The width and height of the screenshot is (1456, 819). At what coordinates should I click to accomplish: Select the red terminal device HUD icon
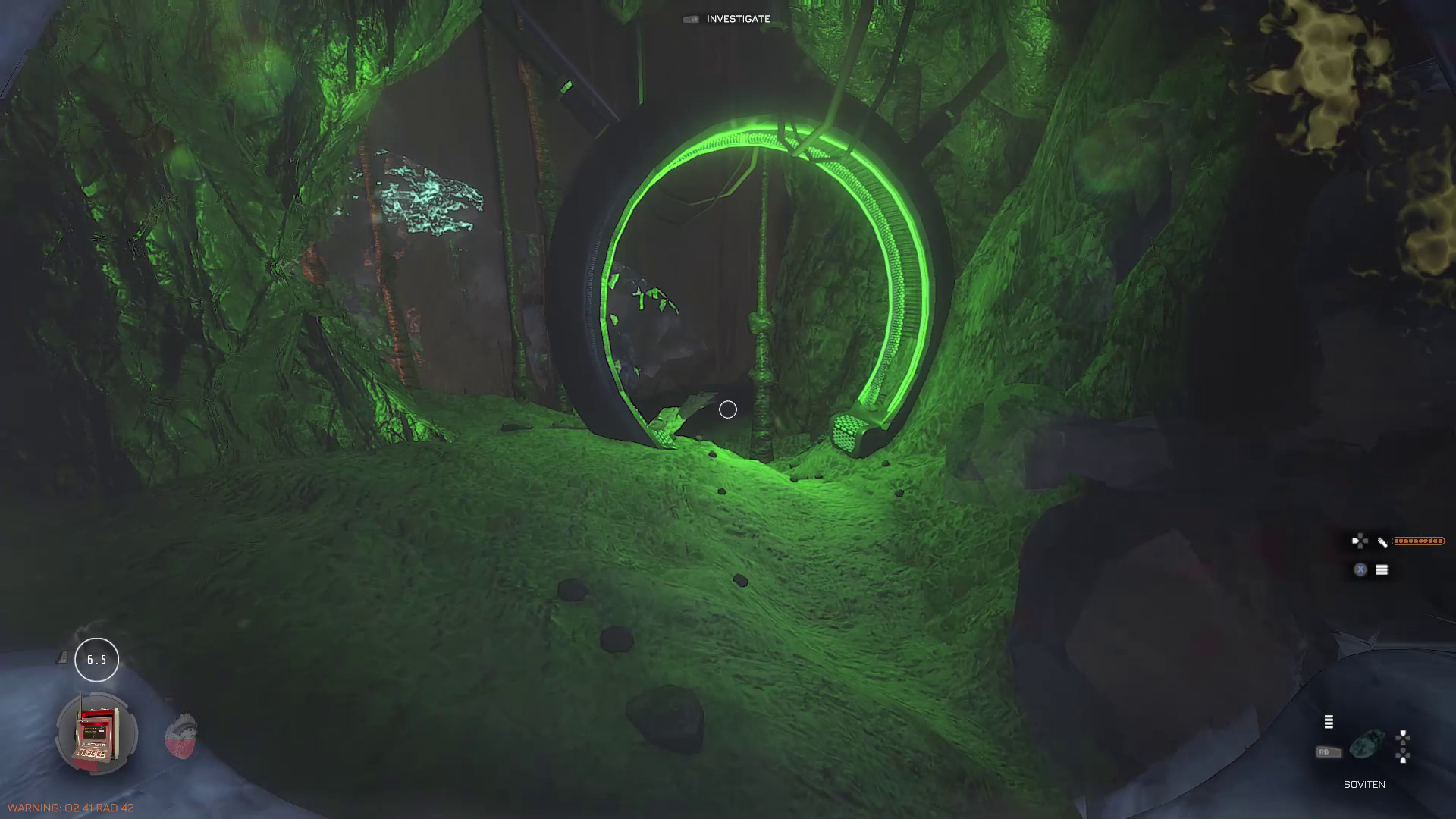point(95,733)
